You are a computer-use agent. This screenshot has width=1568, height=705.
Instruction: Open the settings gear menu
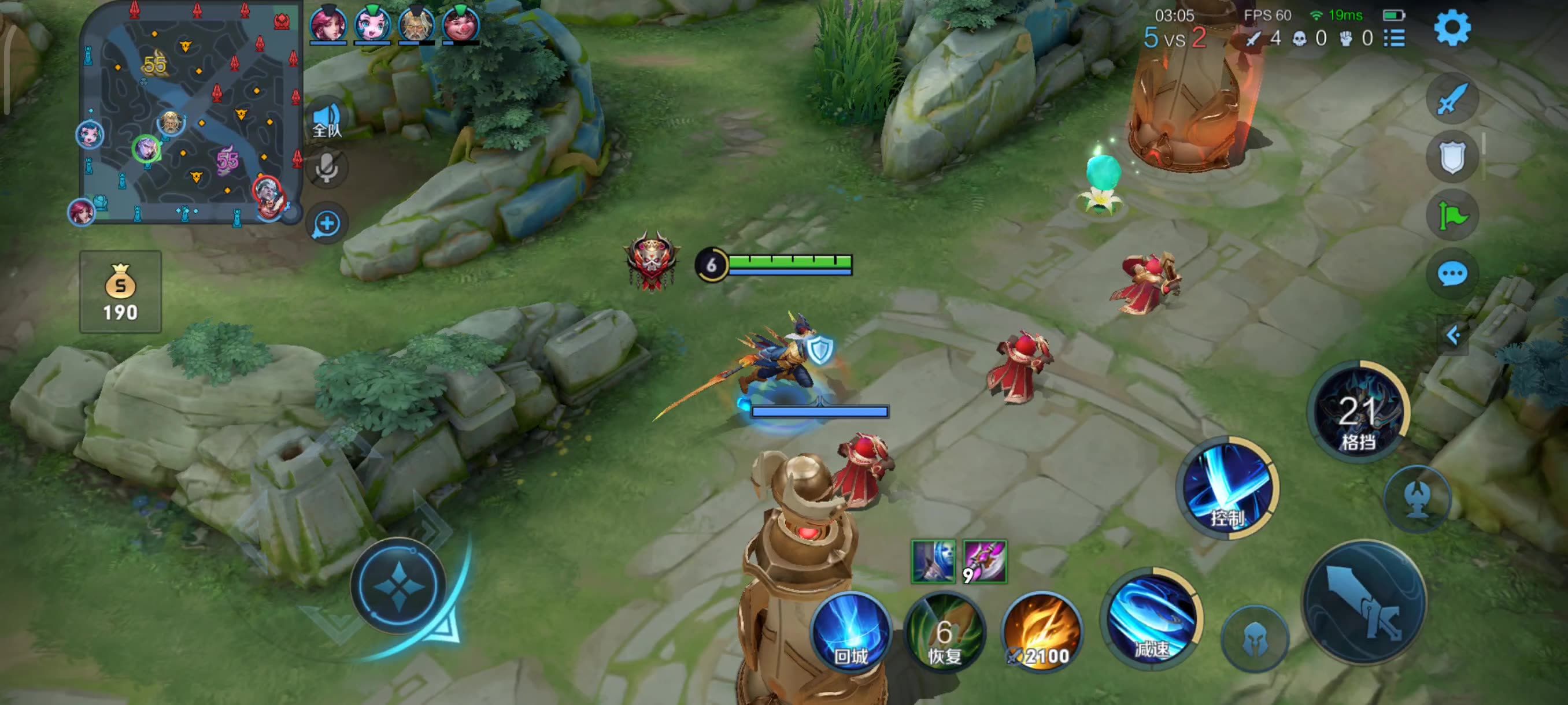click(1452, 28)
